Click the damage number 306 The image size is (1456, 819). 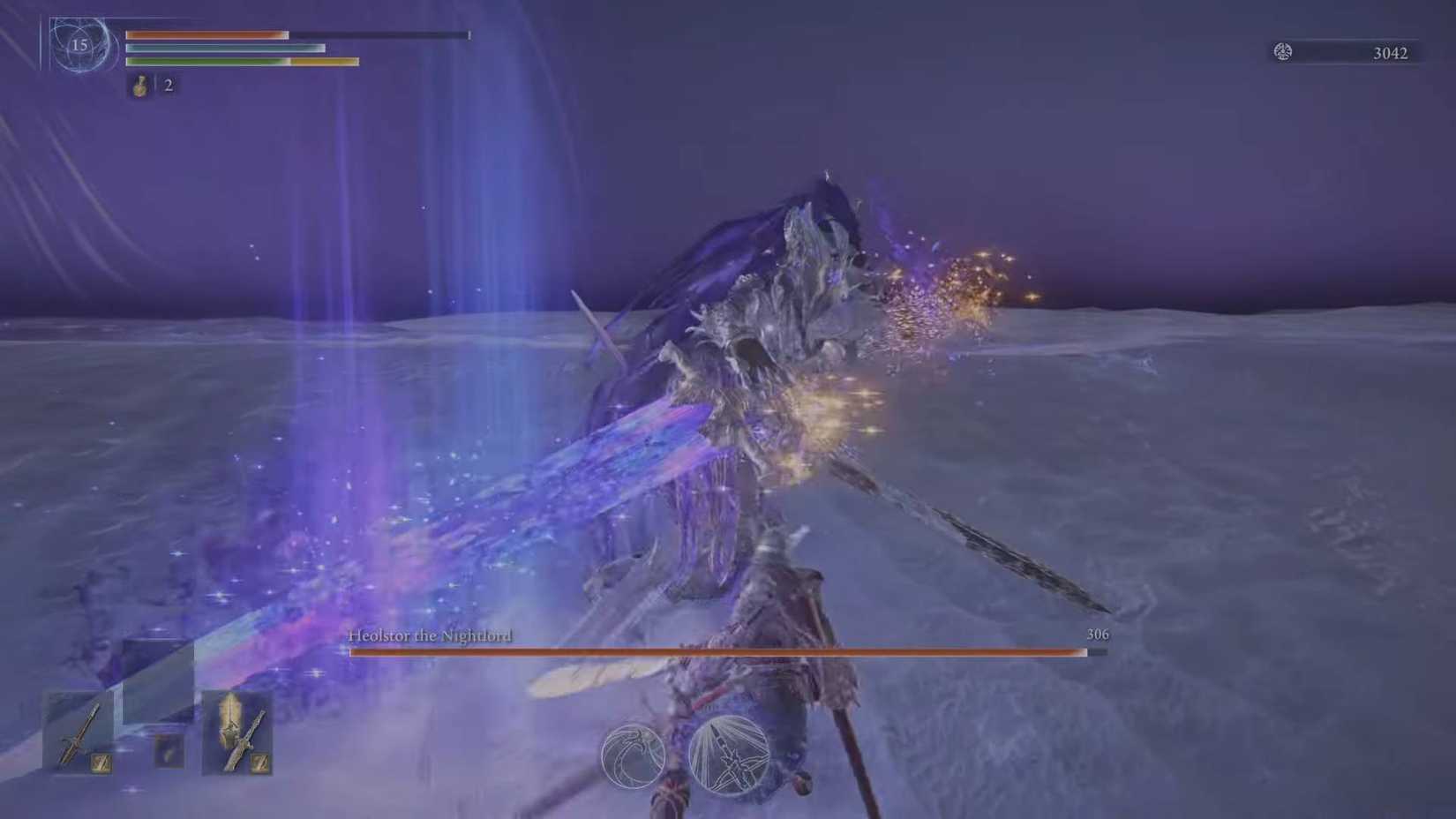(1099, 634)
